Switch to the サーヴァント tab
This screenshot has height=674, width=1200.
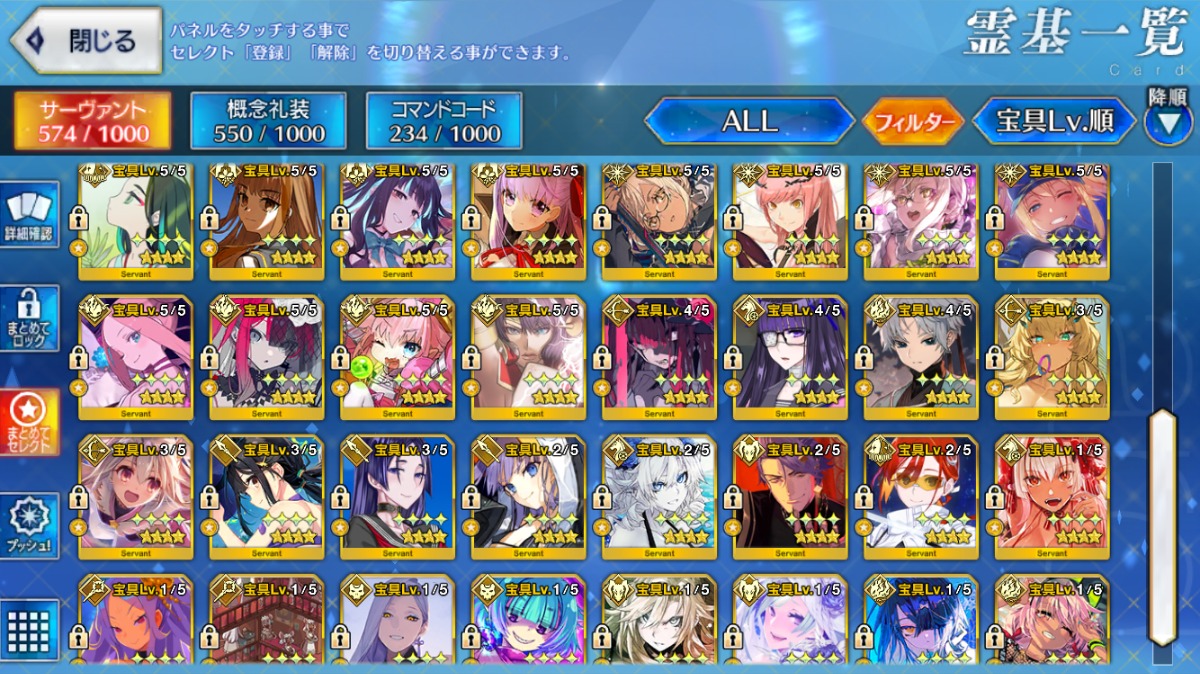(91, 121)
